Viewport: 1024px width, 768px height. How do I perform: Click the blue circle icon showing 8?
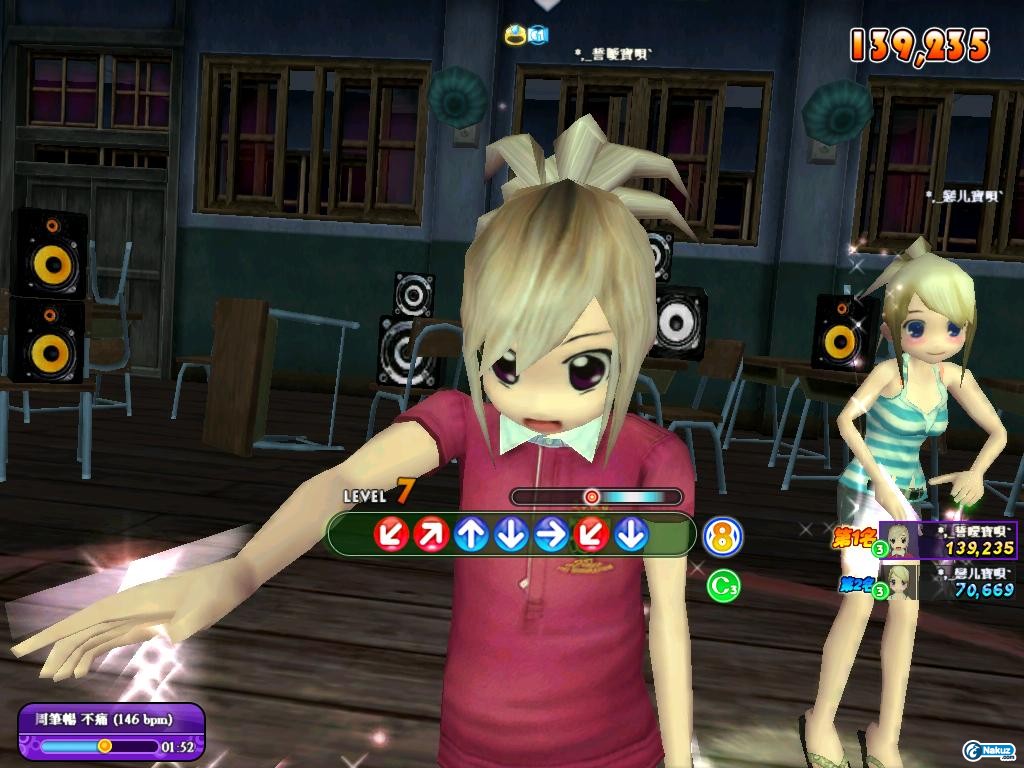pyautogui.click(x=723, y=537)
